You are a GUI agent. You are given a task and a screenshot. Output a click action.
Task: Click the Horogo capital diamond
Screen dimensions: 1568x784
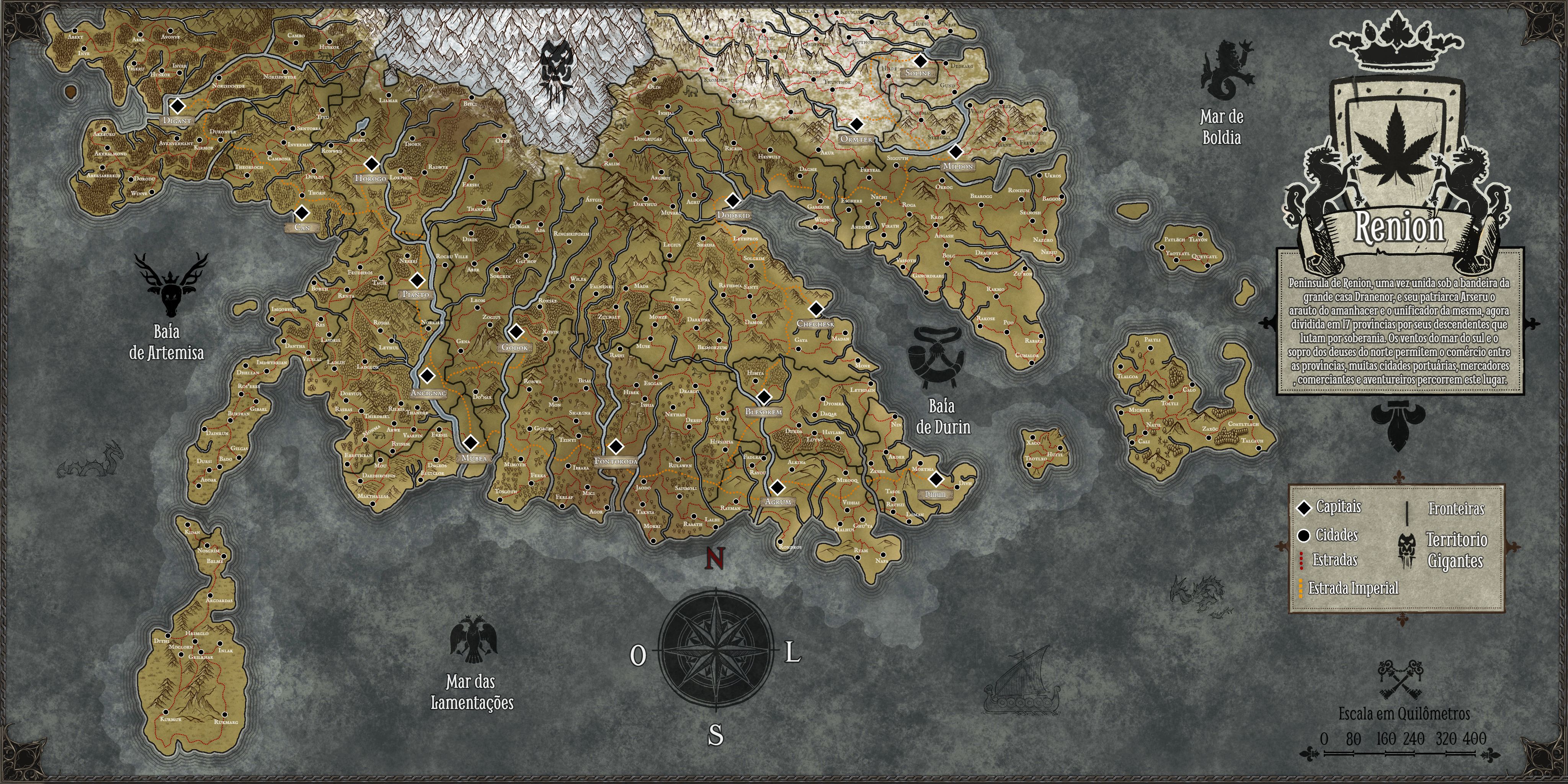point(371,164)
